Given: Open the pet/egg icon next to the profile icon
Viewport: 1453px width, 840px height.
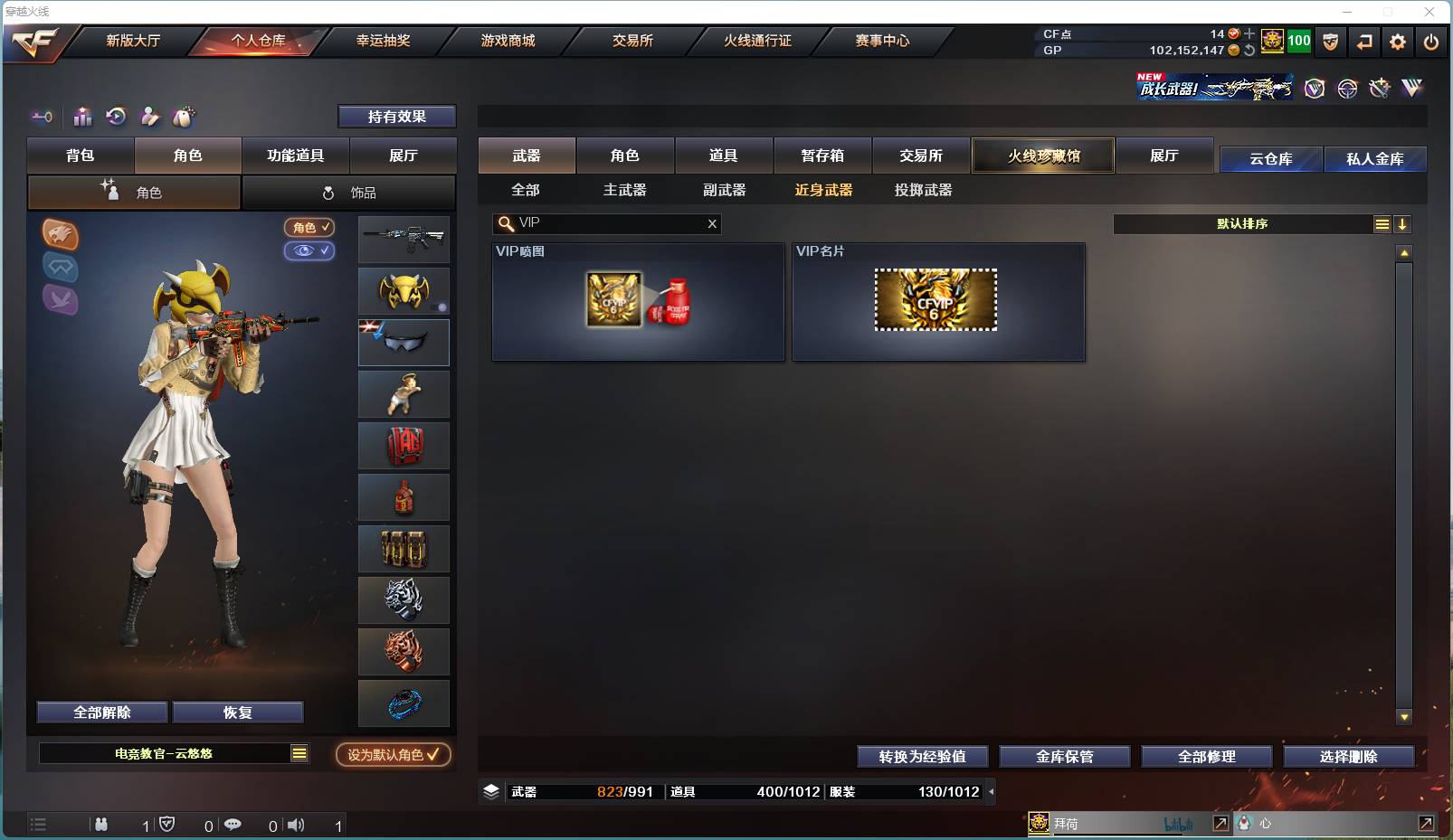Looking at the screenshot, I should pos(182,117).
